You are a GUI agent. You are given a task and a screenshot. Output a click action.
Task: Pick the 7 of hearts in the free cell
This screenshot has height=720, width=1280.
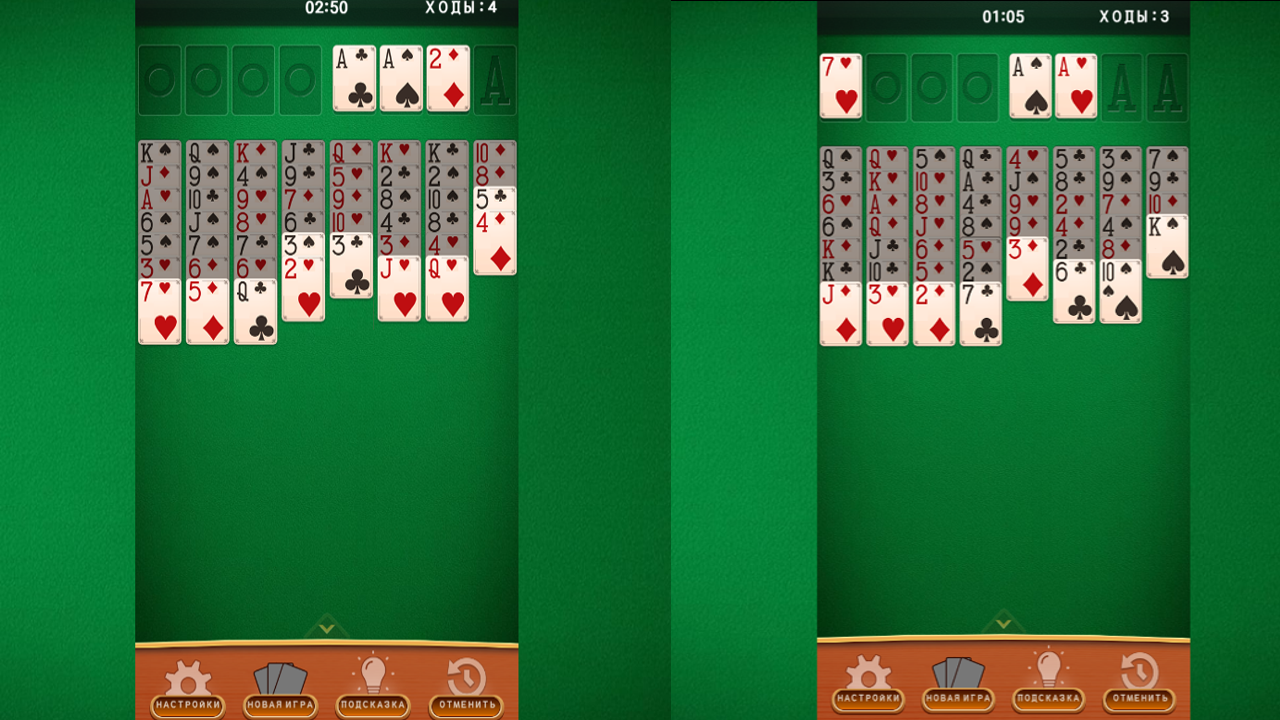840,87
